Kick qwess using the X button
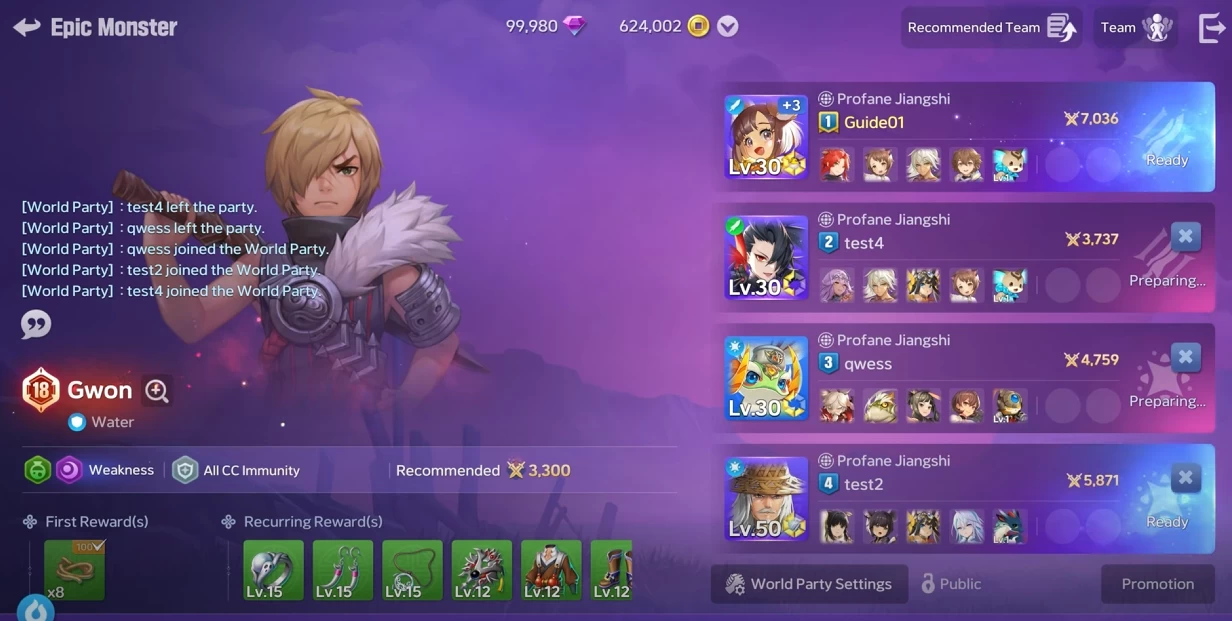1232x621 pixels. pos(1185,357)
